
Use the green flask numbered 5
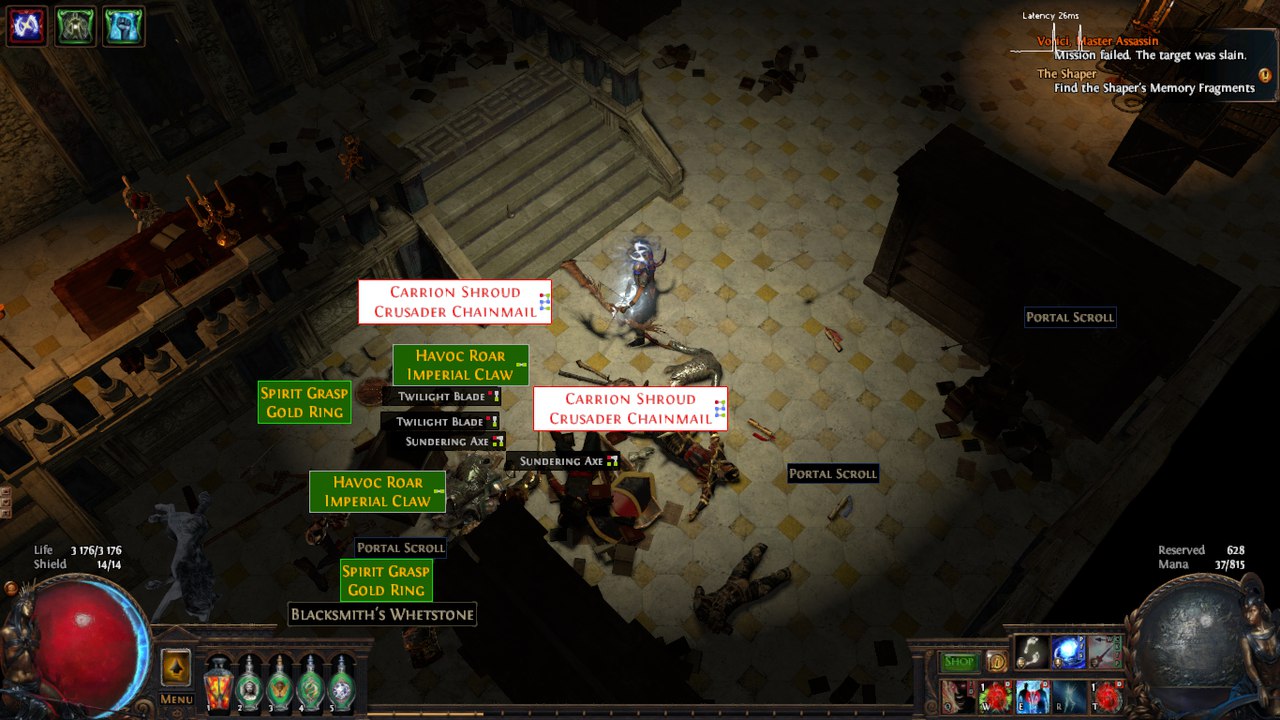tap(342, 684)
